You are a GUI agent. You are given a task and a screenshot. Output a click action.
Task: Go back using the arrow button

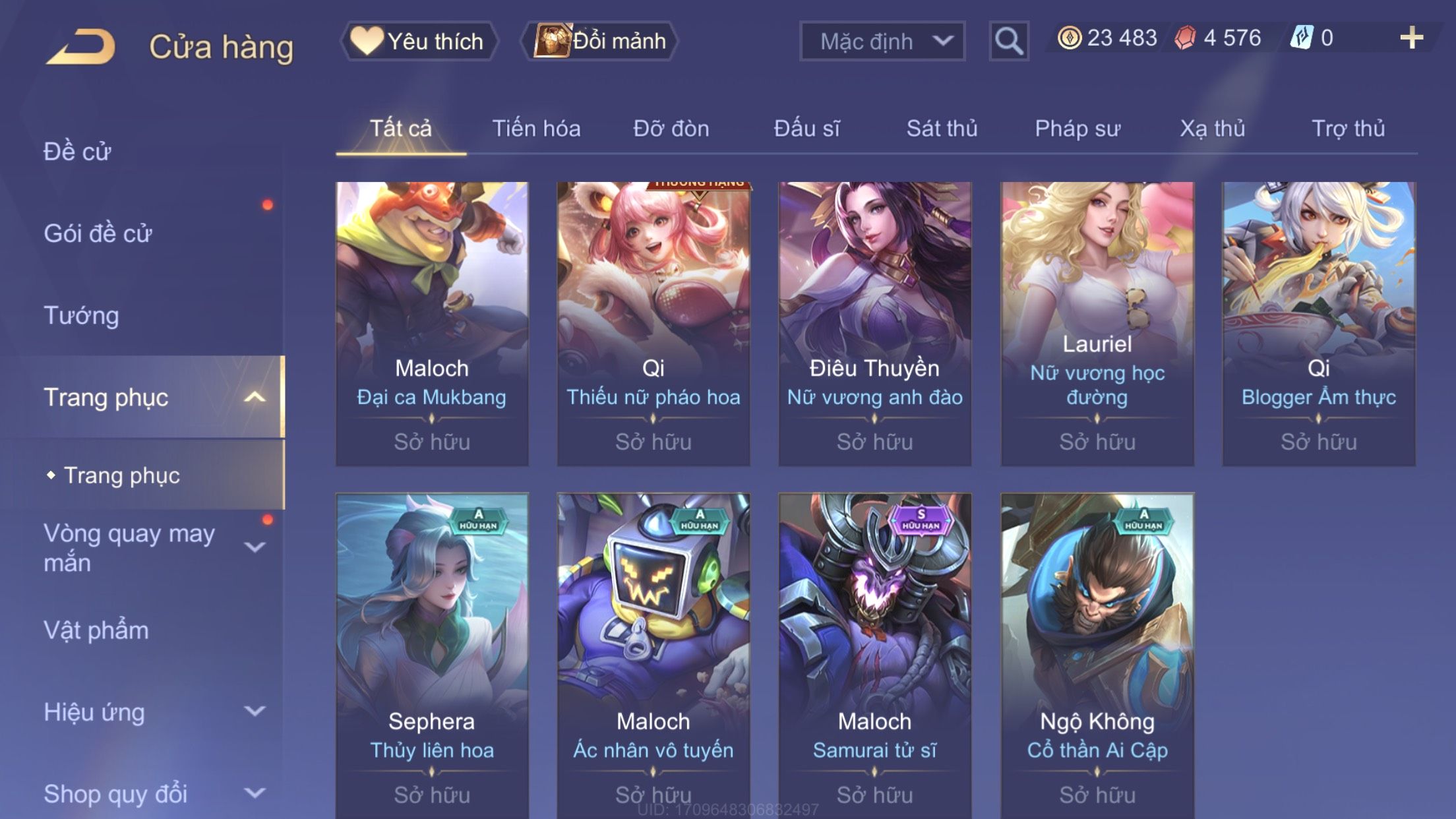(82, 46)
